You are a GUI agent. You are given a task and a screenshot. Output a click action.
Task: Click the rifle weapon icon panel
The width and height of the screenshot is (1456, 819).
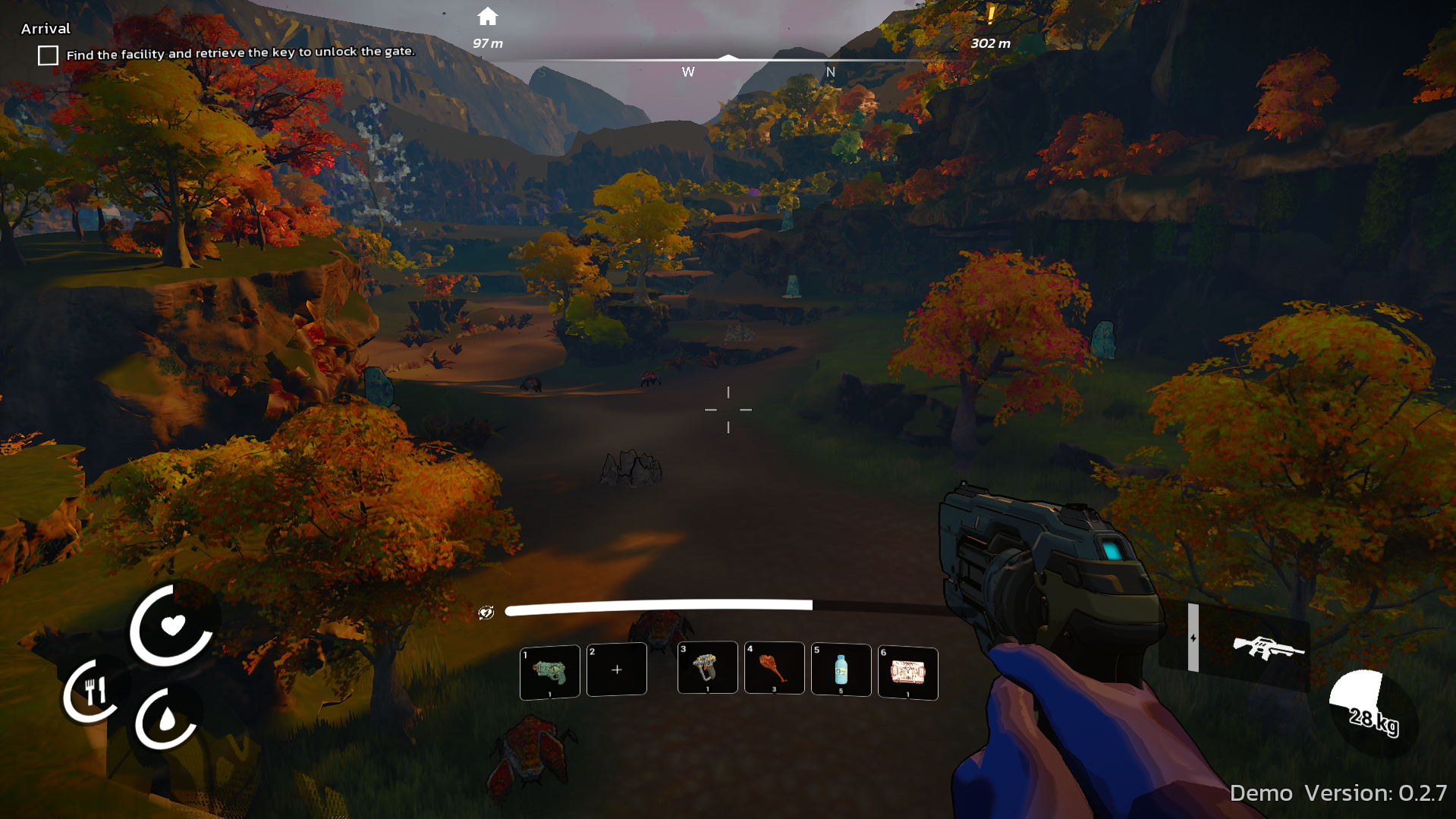[1267, 647]
